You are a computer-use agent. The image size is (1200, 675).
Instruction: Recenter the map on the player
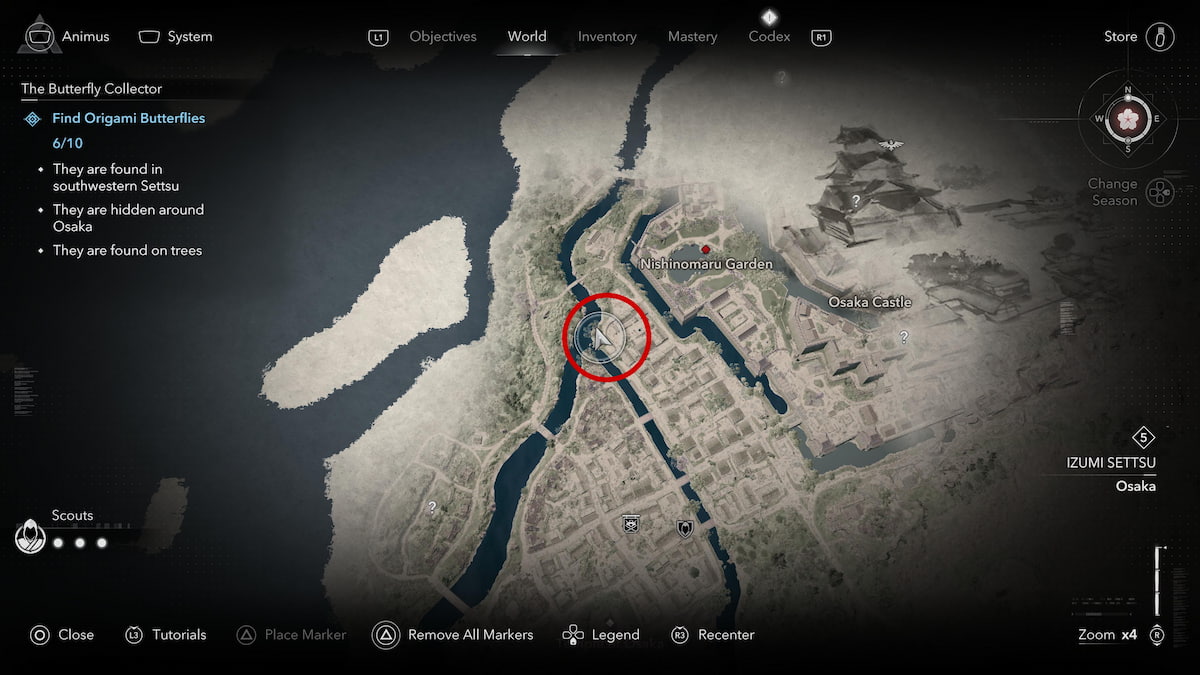[713, 635]
